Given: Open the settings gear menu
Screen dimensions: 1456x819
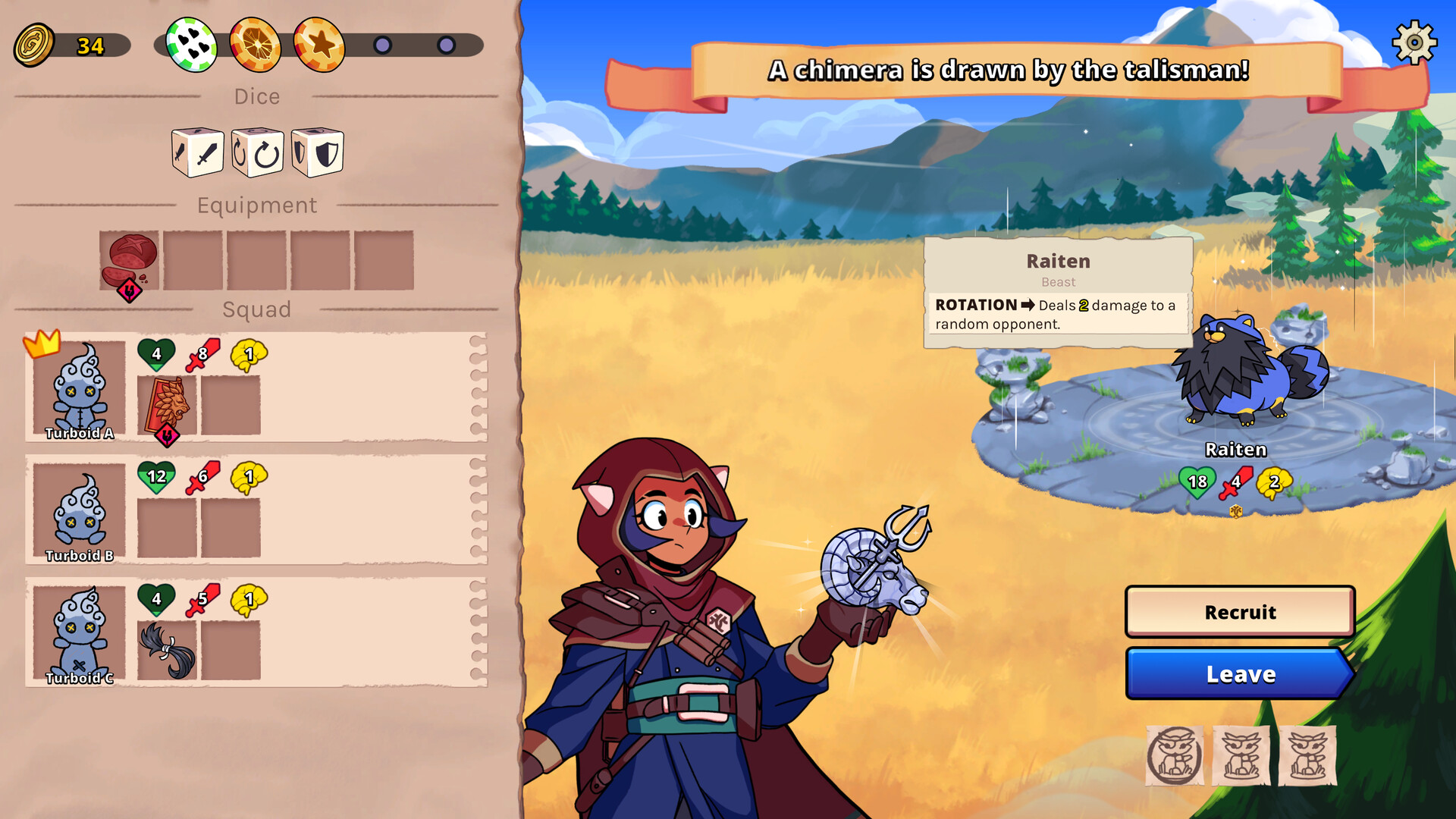Looking at the screenshot, I should 1414,44.
